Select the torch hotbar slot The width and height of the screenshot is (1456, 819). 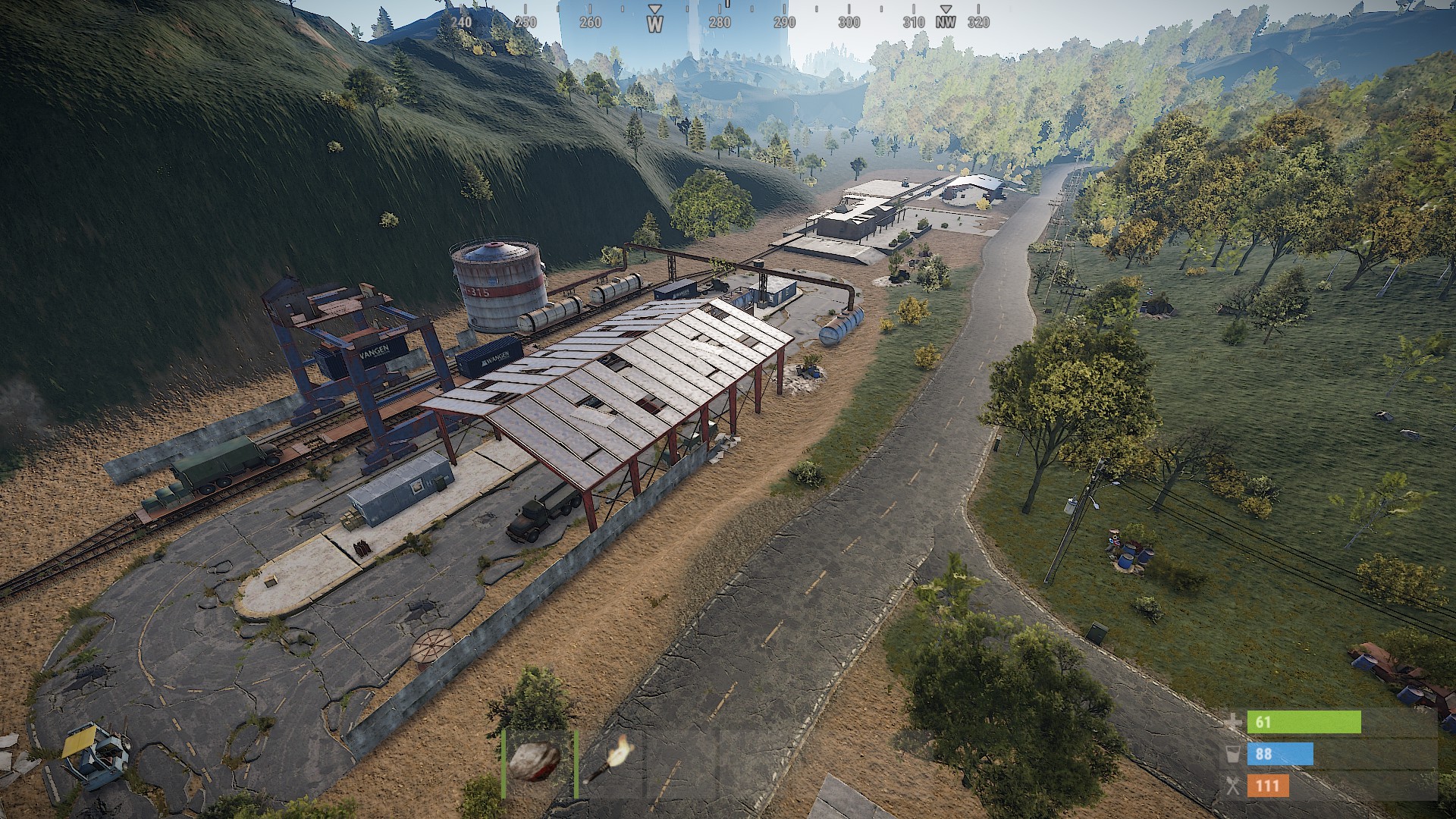point(610,762)
